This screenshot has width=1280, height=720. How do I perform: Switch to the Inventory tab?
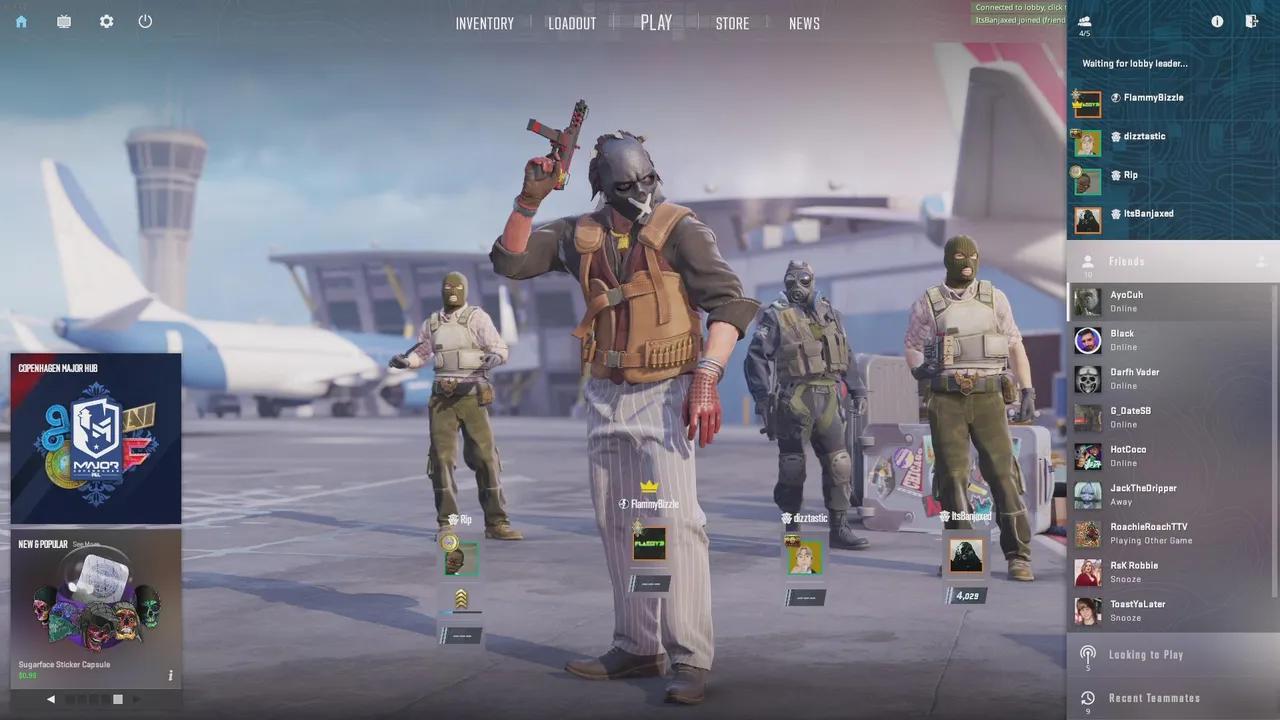point(484,23)
